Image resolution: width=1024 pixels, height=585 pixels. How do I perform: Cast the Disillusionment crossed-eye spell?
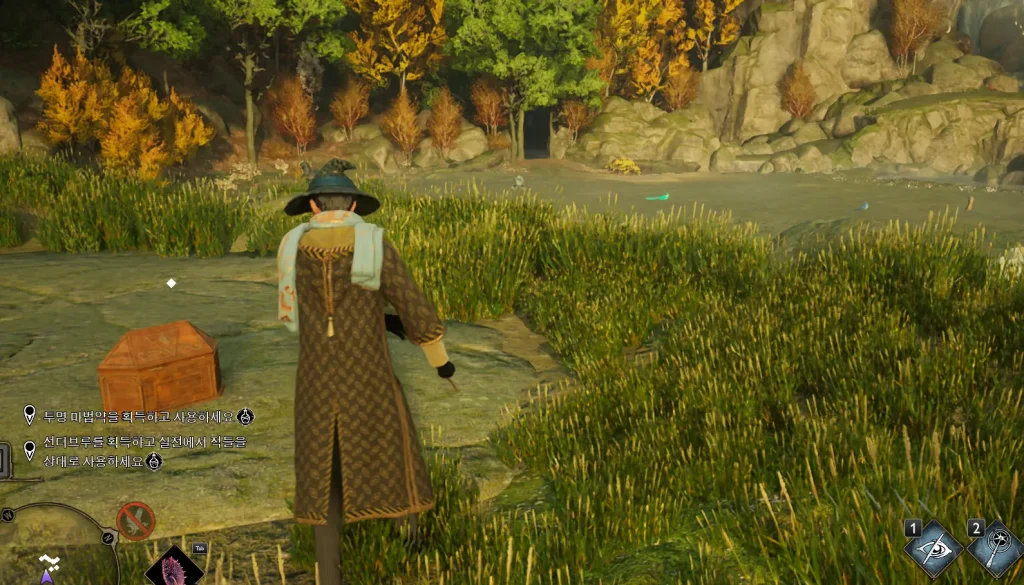(933, 549)
